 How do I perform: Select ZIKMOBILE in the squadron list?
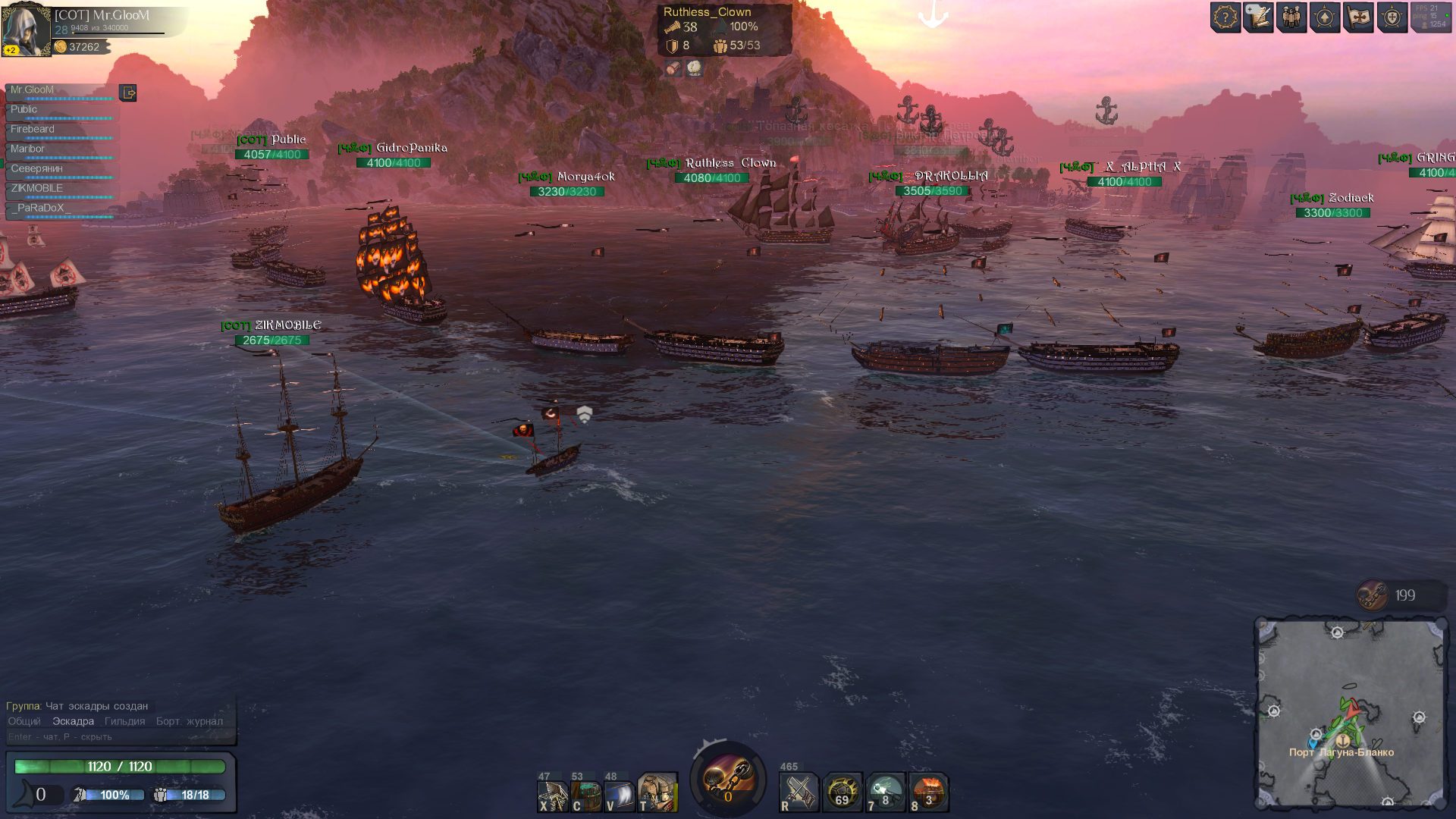pyautogui.click(x=61, y=189)
